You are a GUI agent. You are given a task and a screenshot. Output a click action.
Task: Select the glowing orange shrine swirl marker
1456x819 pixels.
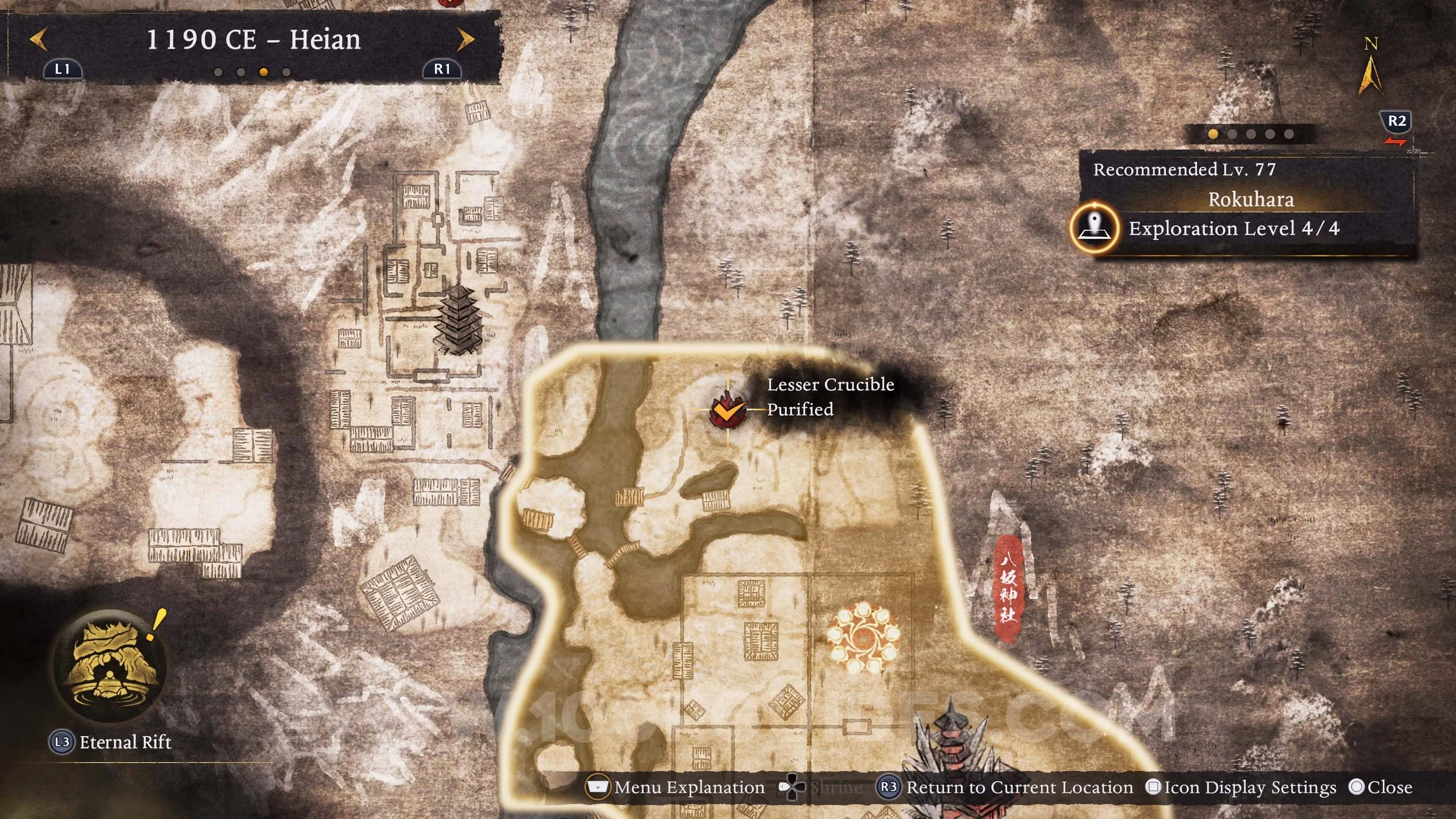point(863,638)
